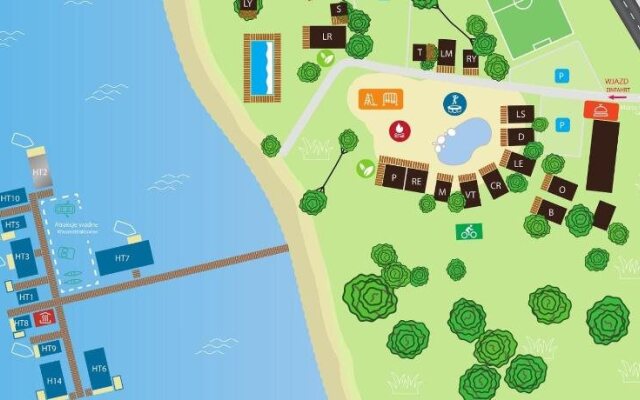Select the cabin labeled LS
Image resolution: width=640 pixels, height=400 pixels.
coord(519,115)
